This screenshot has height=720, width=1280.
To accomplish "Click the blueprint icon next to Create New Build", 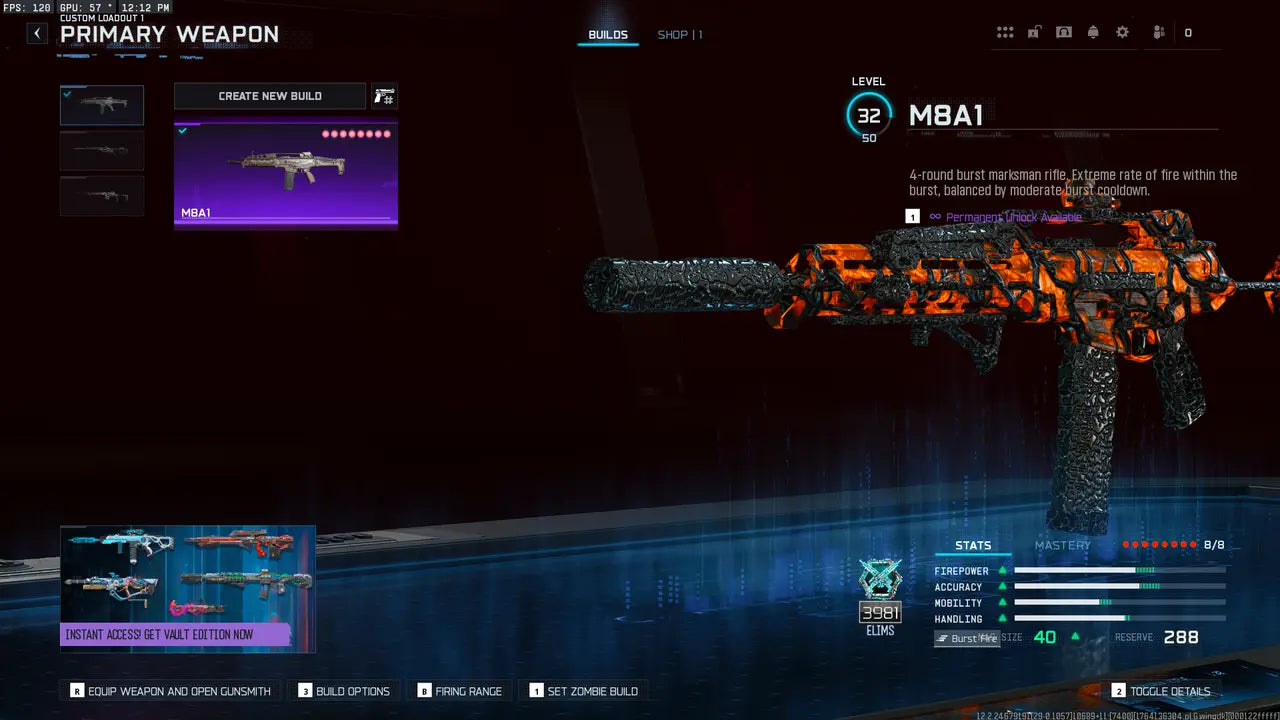I will coord(385,95).
